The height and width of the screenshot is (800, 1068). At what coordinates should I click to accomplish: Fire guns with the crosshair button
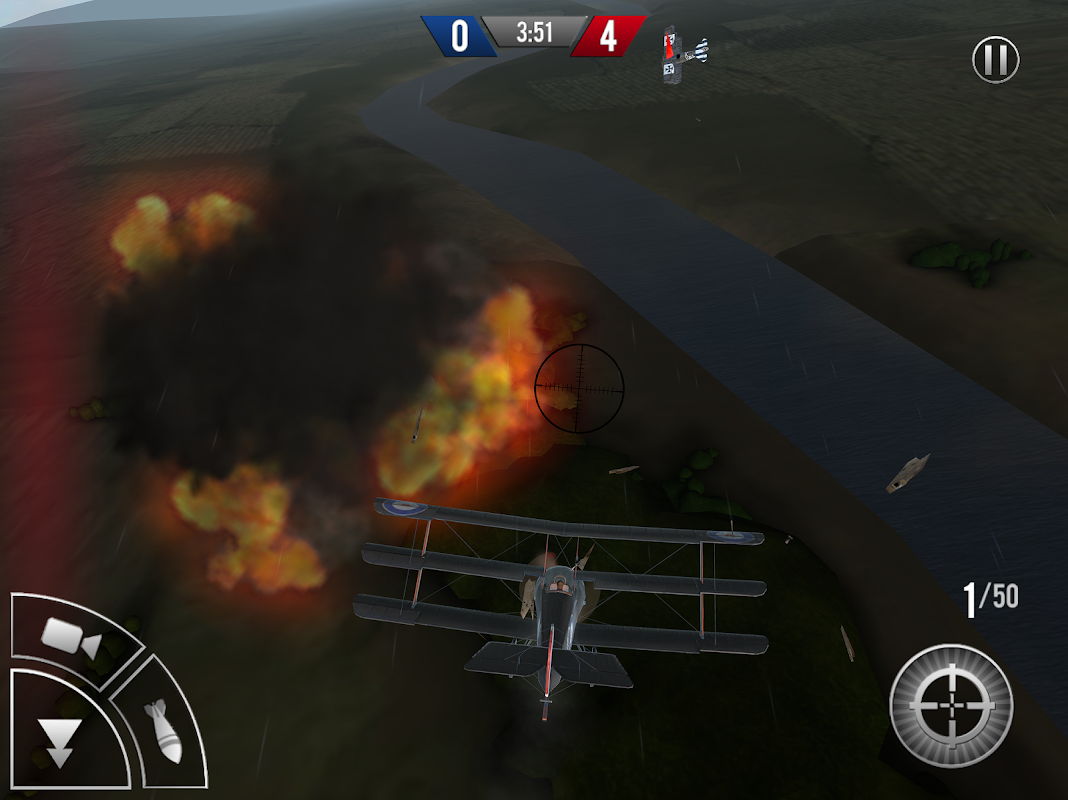tap(950, 705)
